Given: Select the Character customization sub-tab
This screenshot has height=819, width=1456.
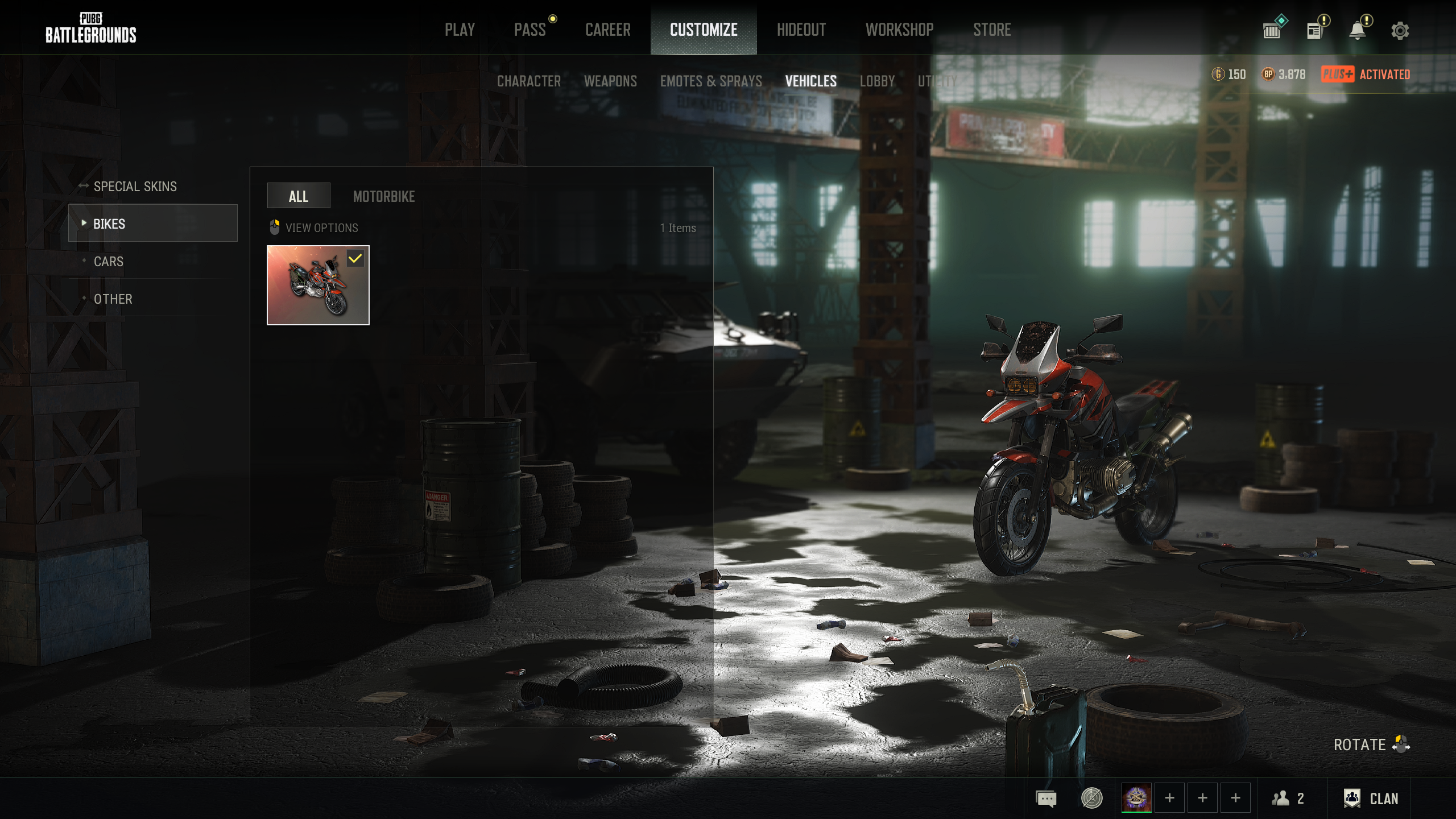Looking at the screenshot, I should coord(528,81).
